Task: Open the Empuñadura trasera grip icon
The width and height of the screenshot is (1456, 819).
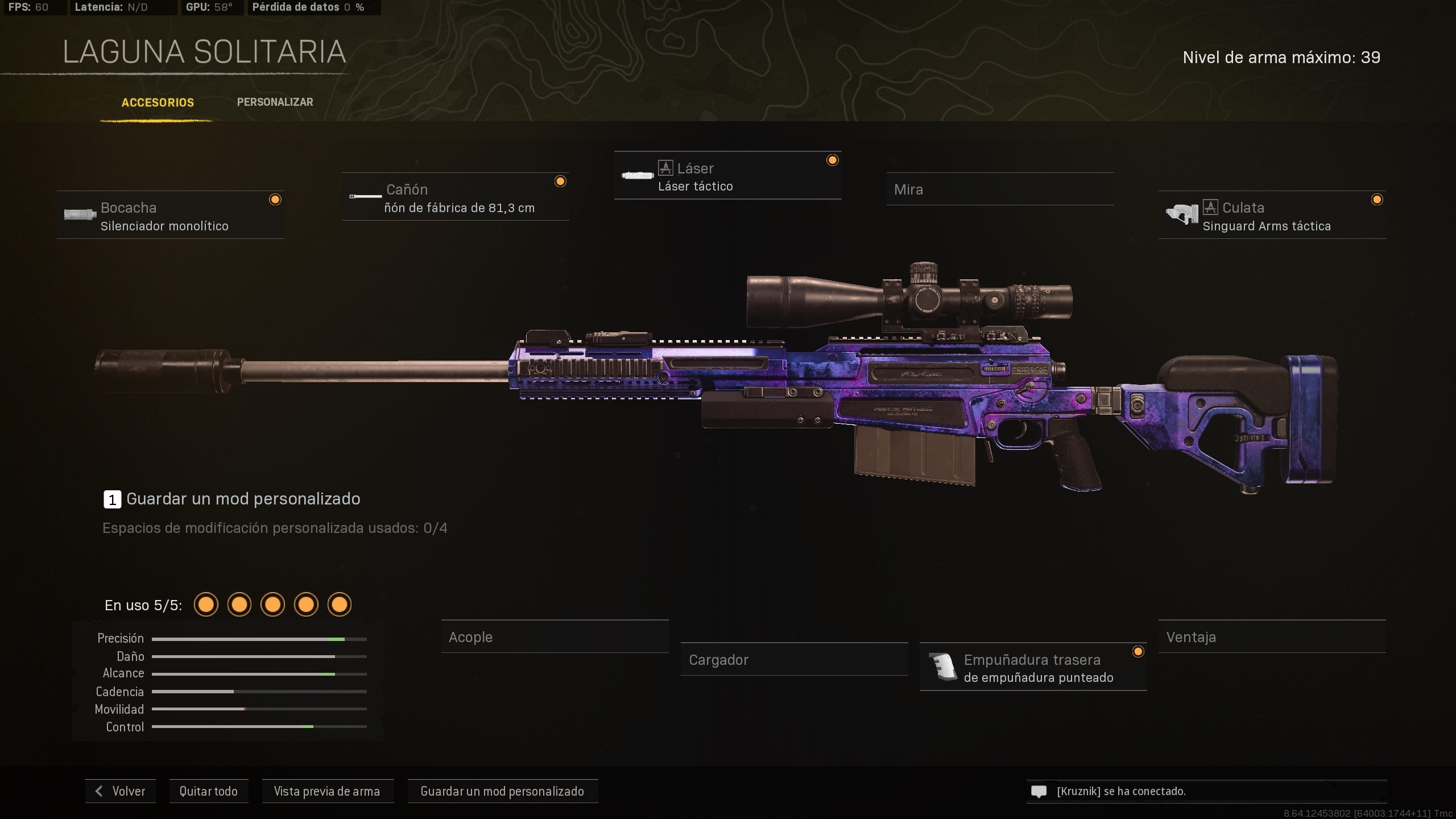Action: click(x=941, y=667)
